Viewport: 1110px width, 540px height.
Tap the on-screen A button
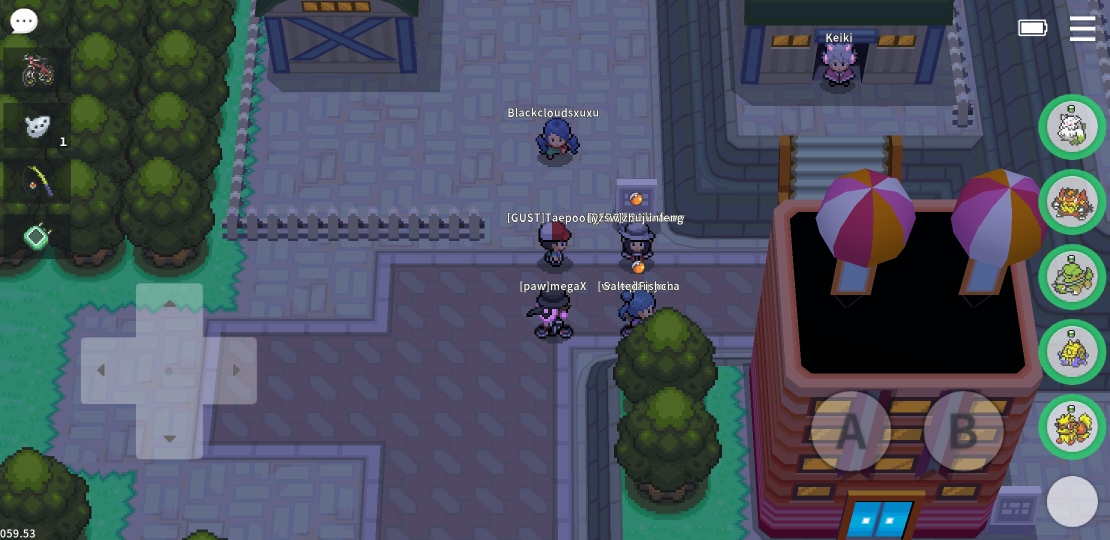coord(850,431)
